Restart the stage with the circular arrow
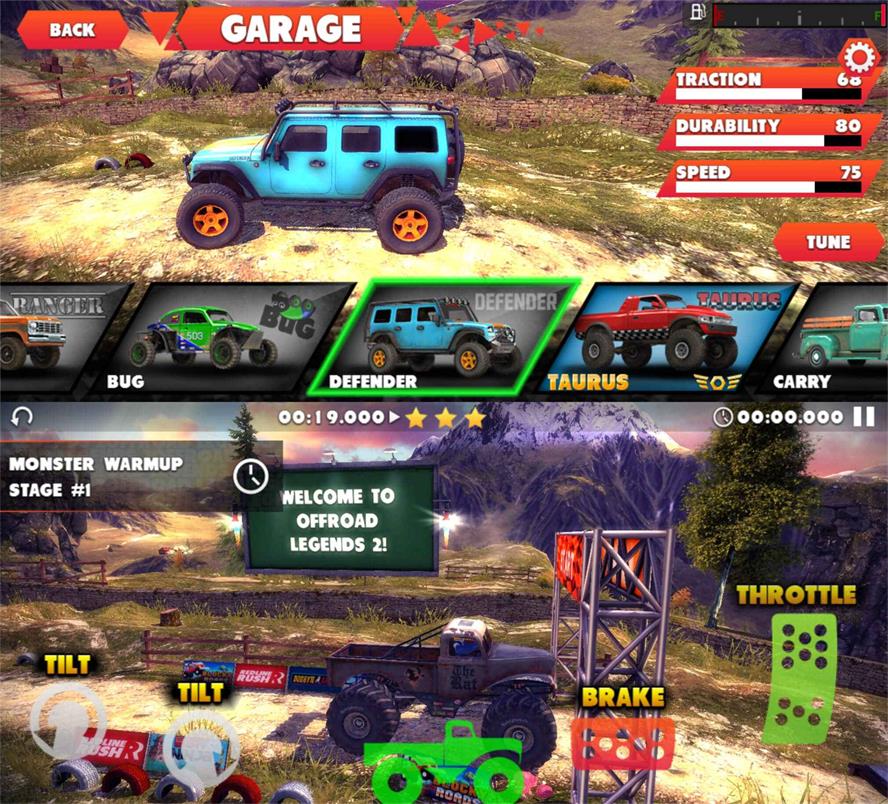888x804 pixels. pyautogui.click(x=22, y=417)
